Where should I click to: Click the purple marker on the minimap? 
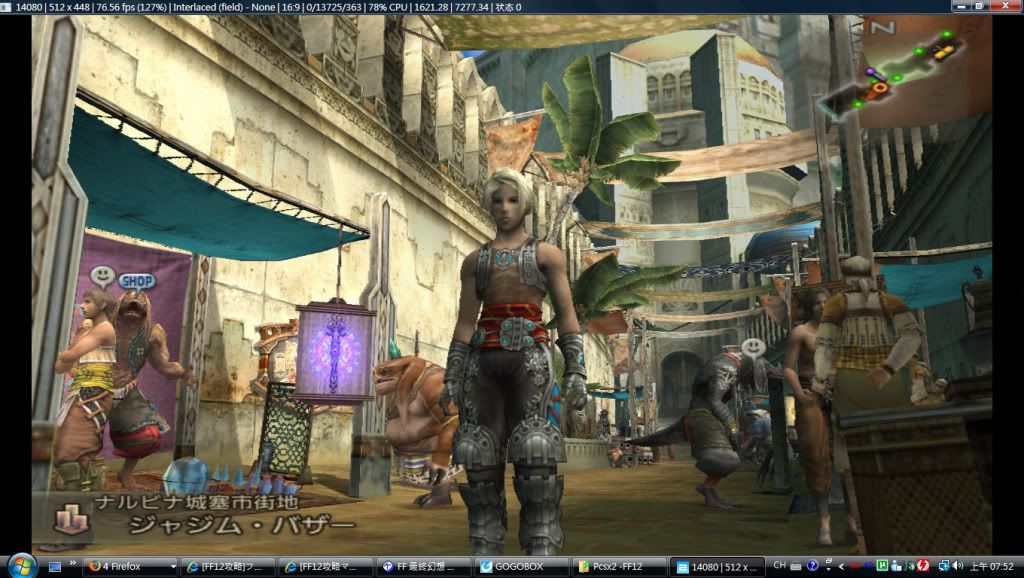point(872,73)
